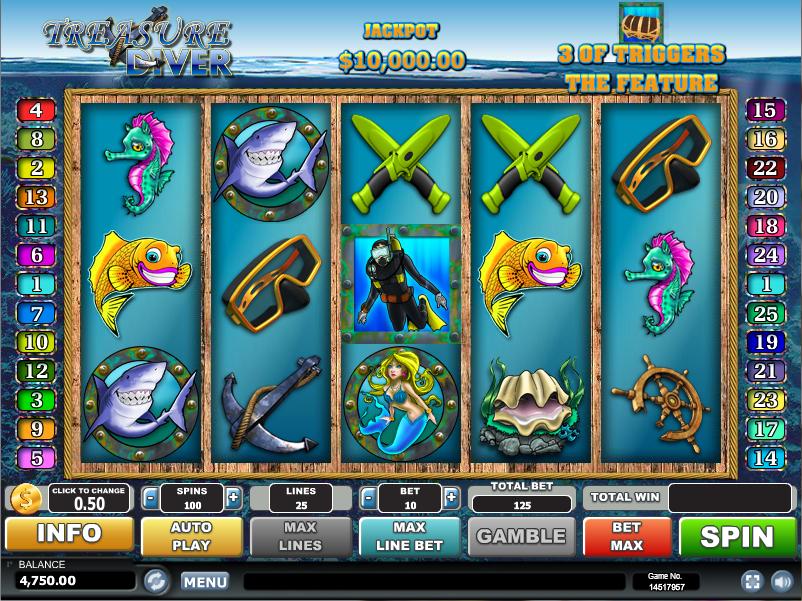Screen dimensions: 802x601
Task: Change the coin value of 0.50
Action: (89, 497)
